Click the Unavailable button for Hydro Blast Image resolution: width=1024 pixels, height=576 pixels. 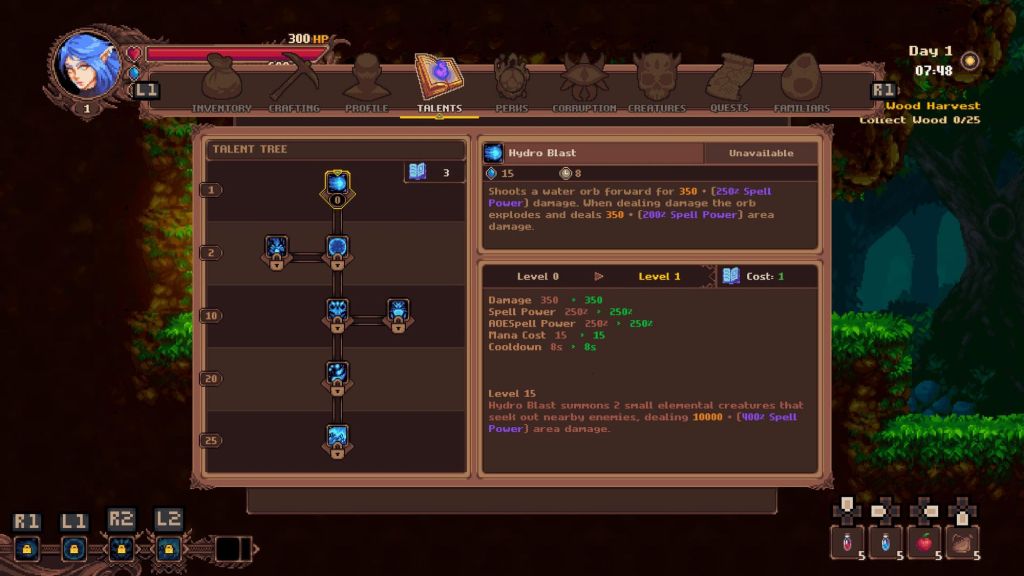point(760,153)
